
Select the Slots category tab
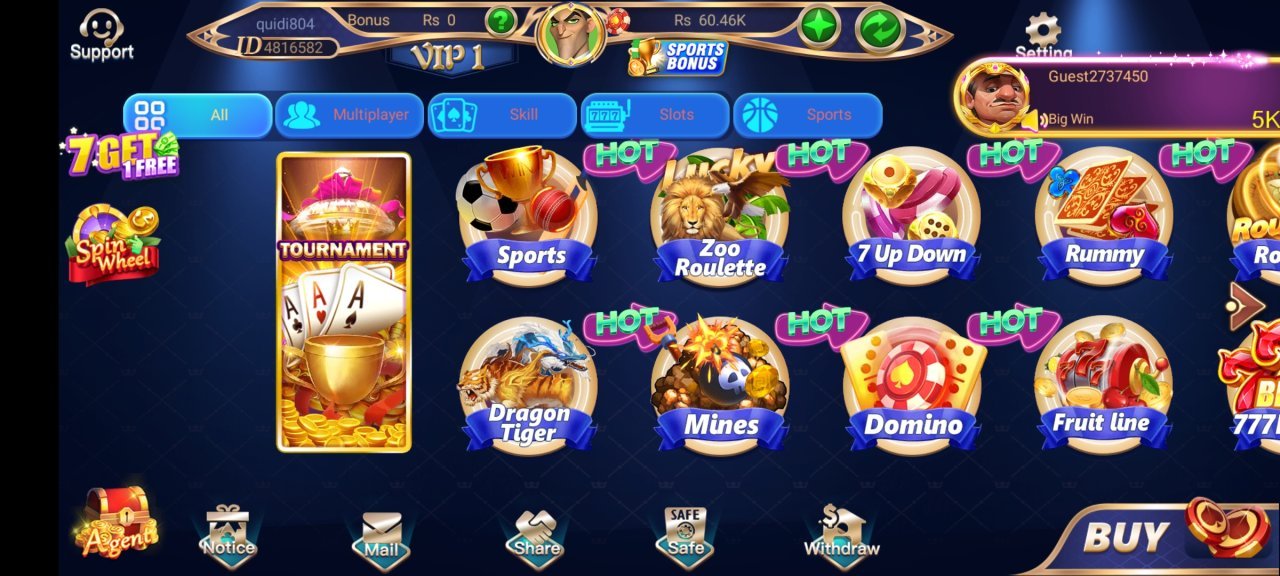655,115
